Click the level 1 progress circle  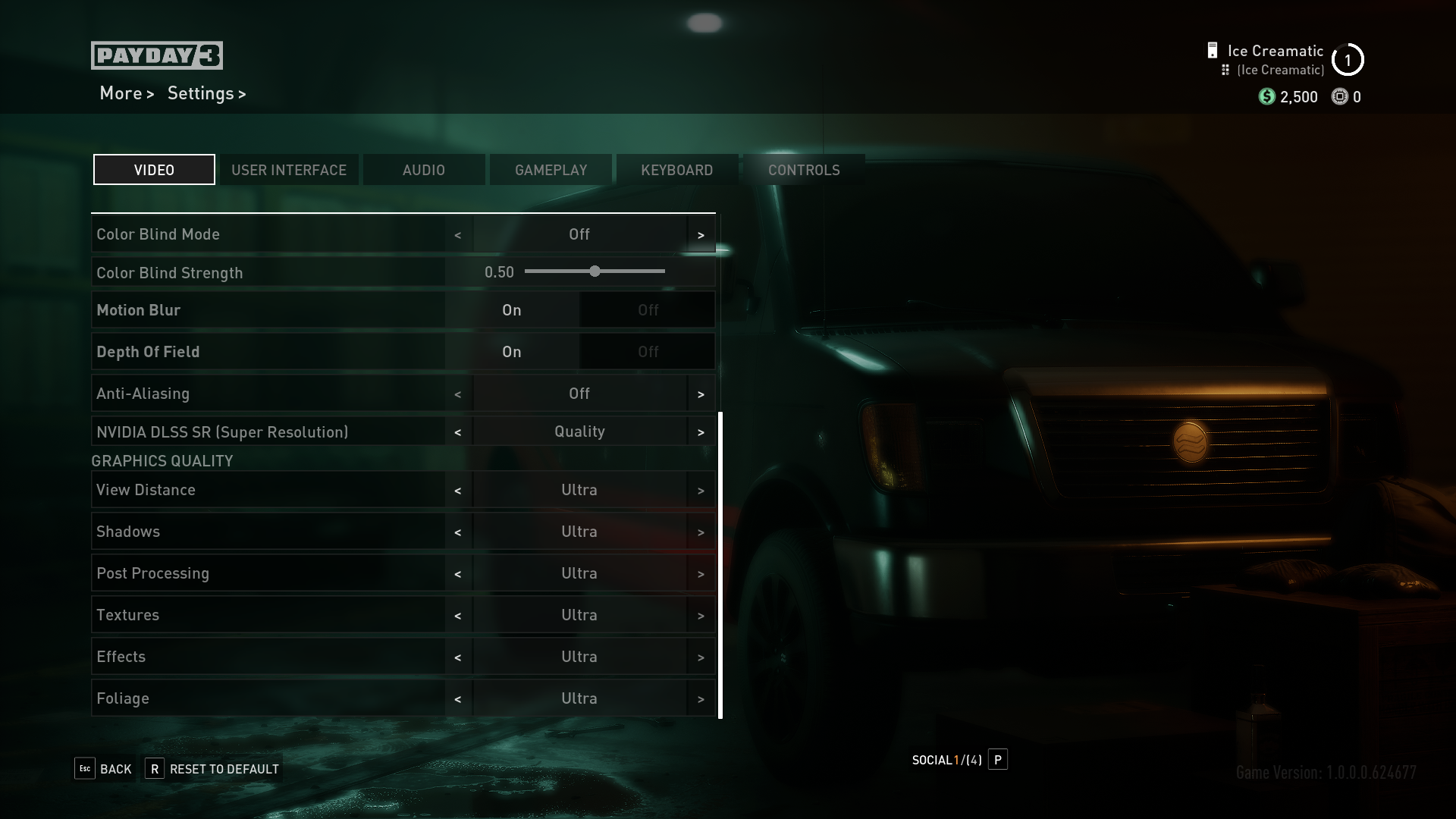point(1348,60)
